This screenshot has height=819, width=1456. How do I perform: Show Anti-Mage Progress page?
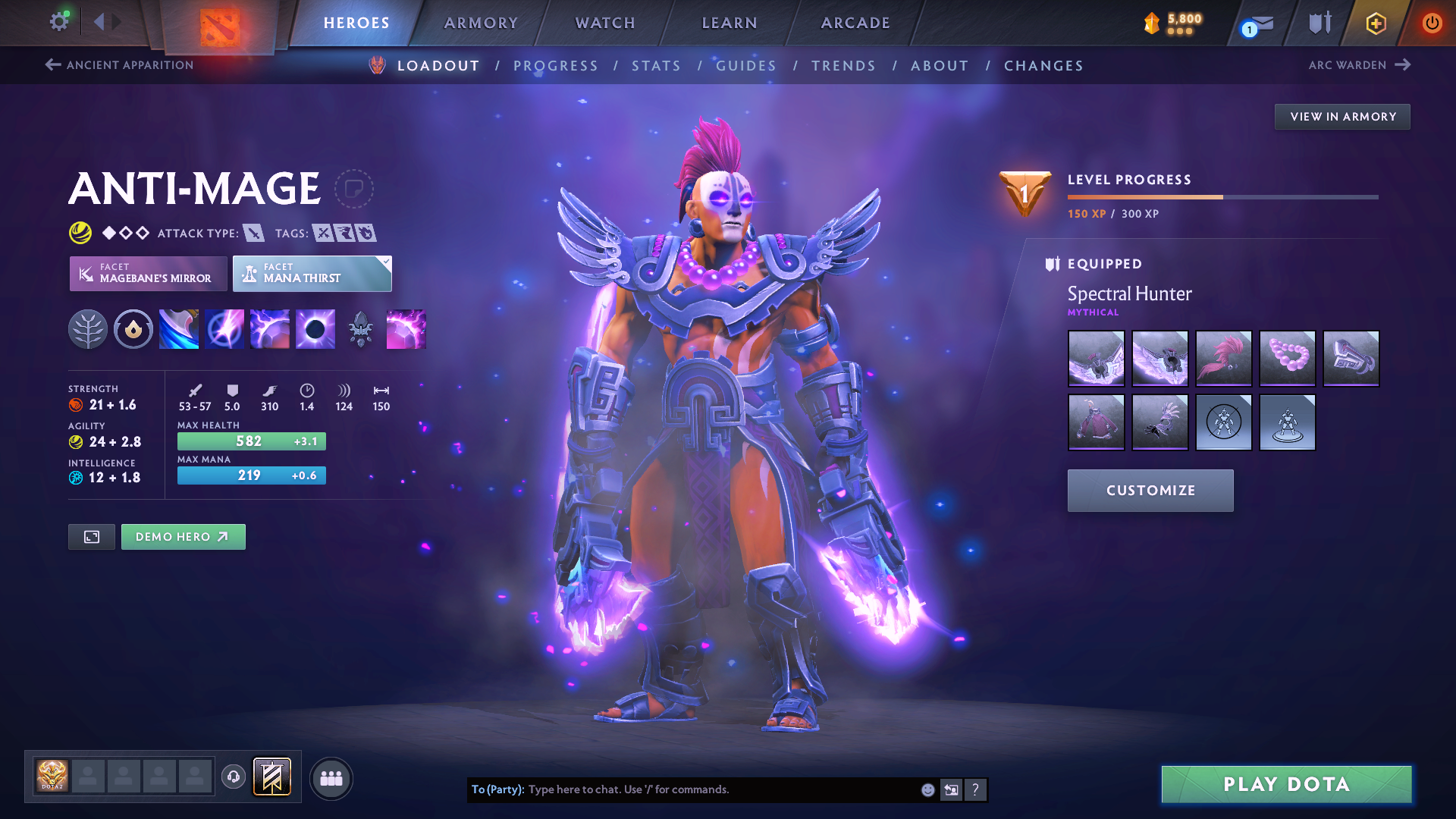coord(556,66)
